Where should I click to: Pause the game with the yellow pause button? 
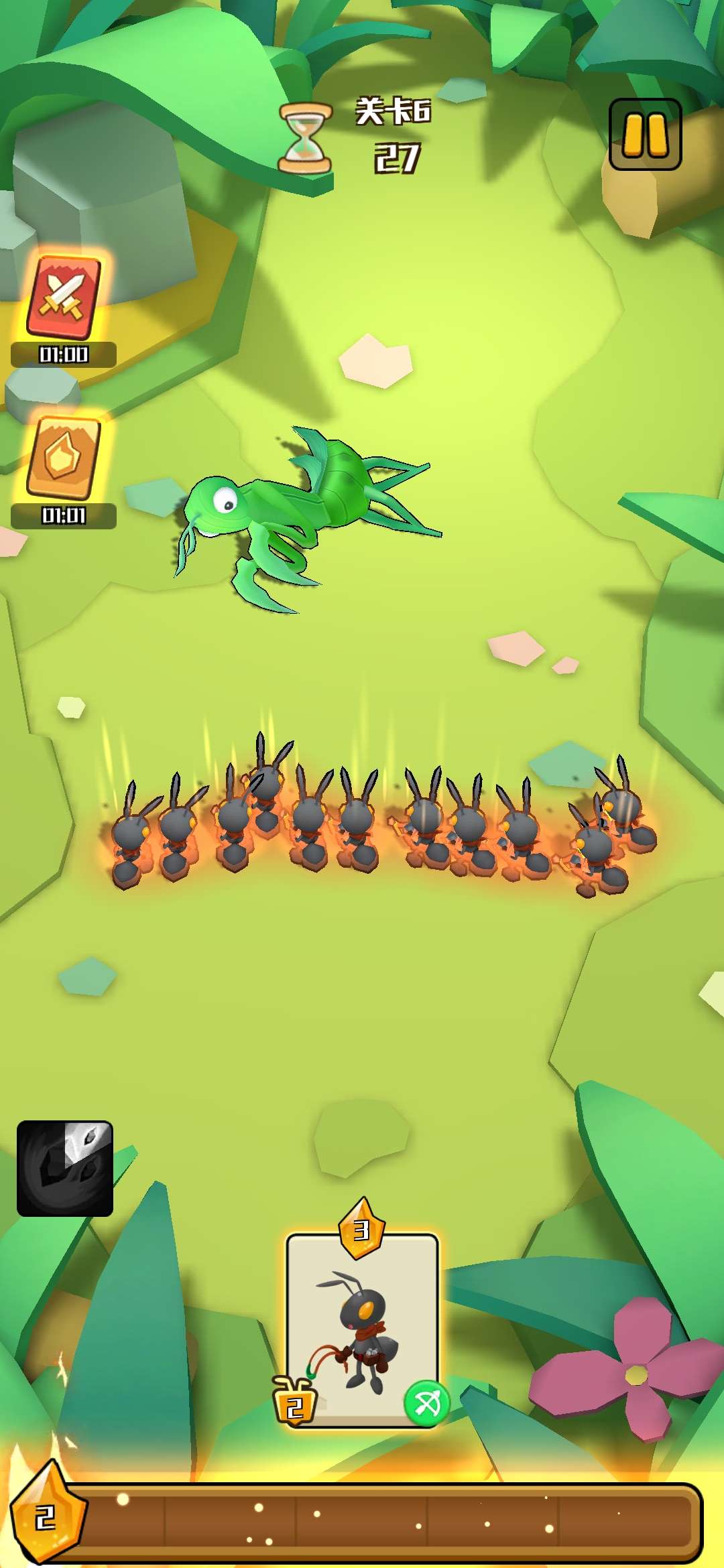pyautogui.click(x=645, y=134)
